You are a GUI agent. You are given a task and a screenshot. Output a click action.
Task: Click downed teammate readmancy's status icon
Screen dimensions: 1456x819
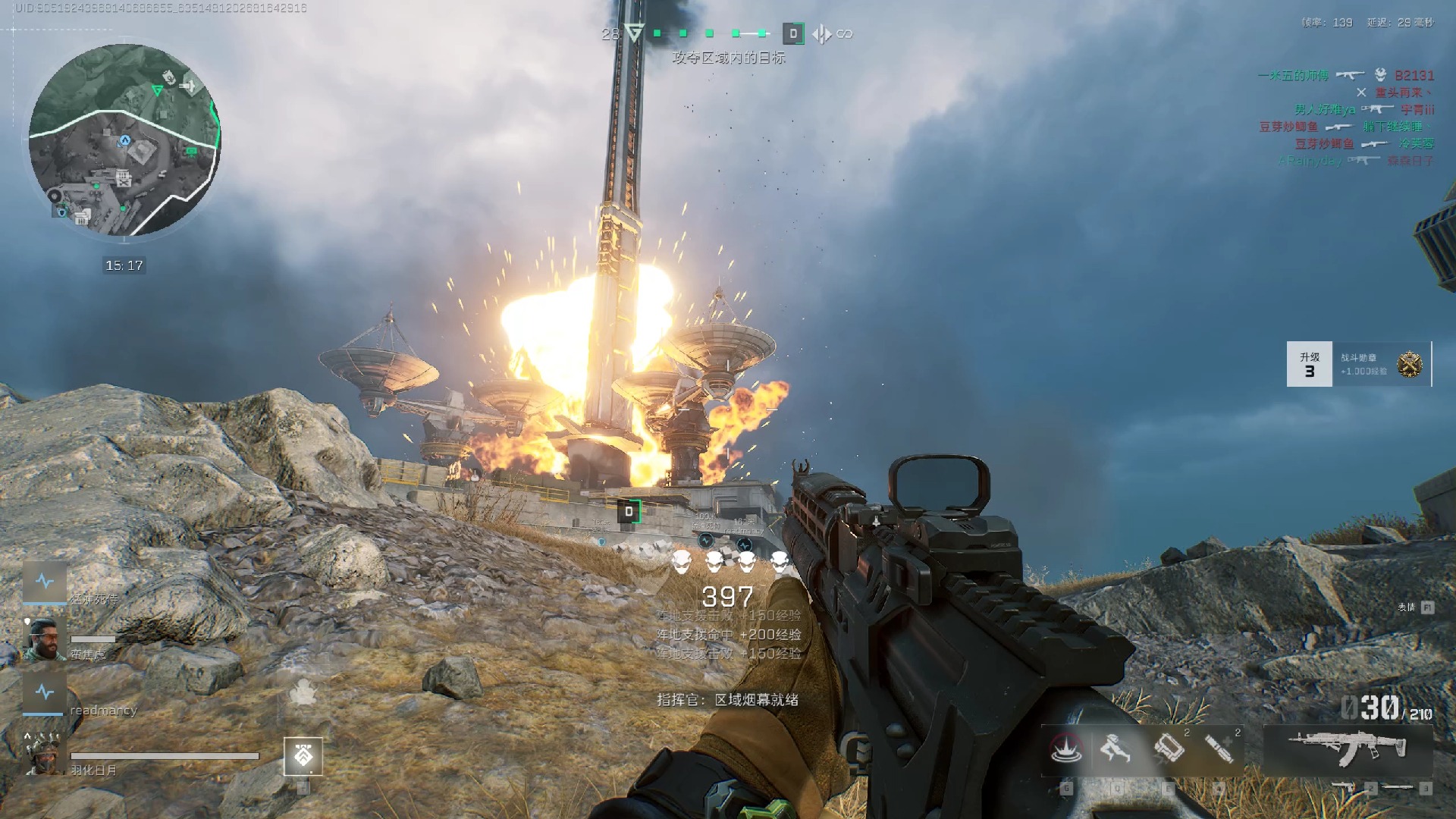tap(44, 692)
